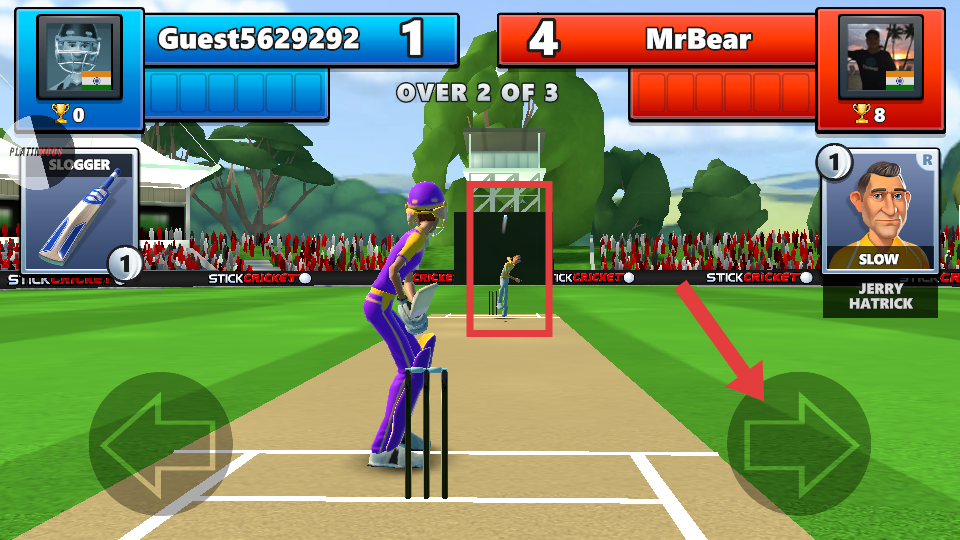Tap the right arrow swing button
The image size is (960, 540).
click(799, 443)
